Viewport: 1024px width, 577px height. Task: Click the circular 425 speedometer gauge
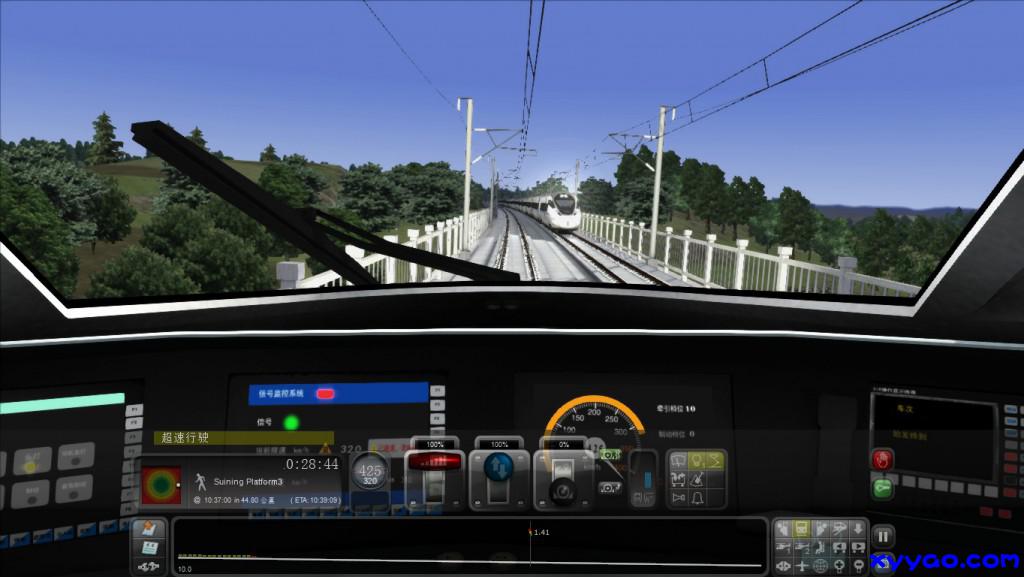click(370, 472)
